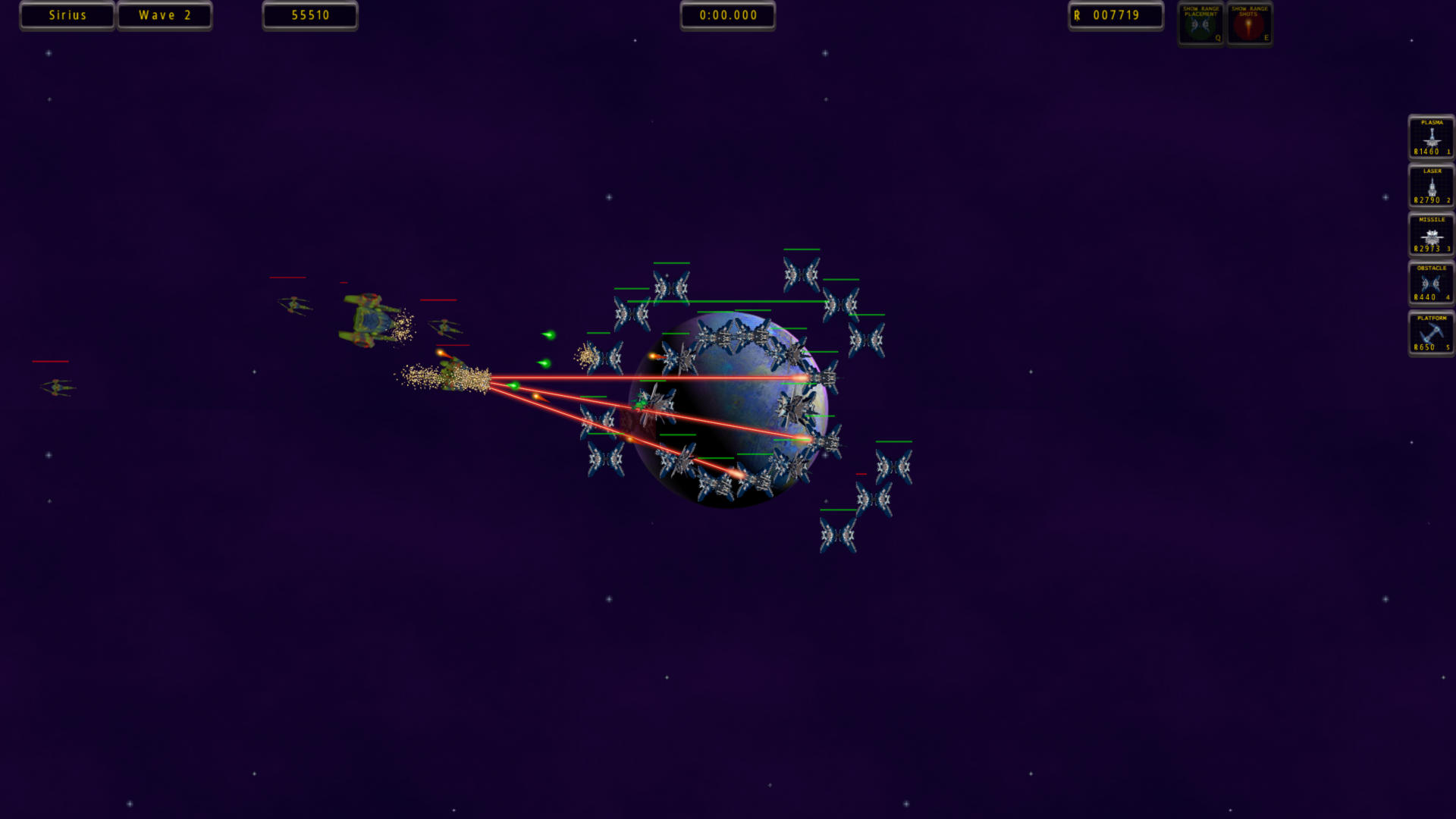
Task: Toggle Show Range Shots
Action: [1249, 24]
